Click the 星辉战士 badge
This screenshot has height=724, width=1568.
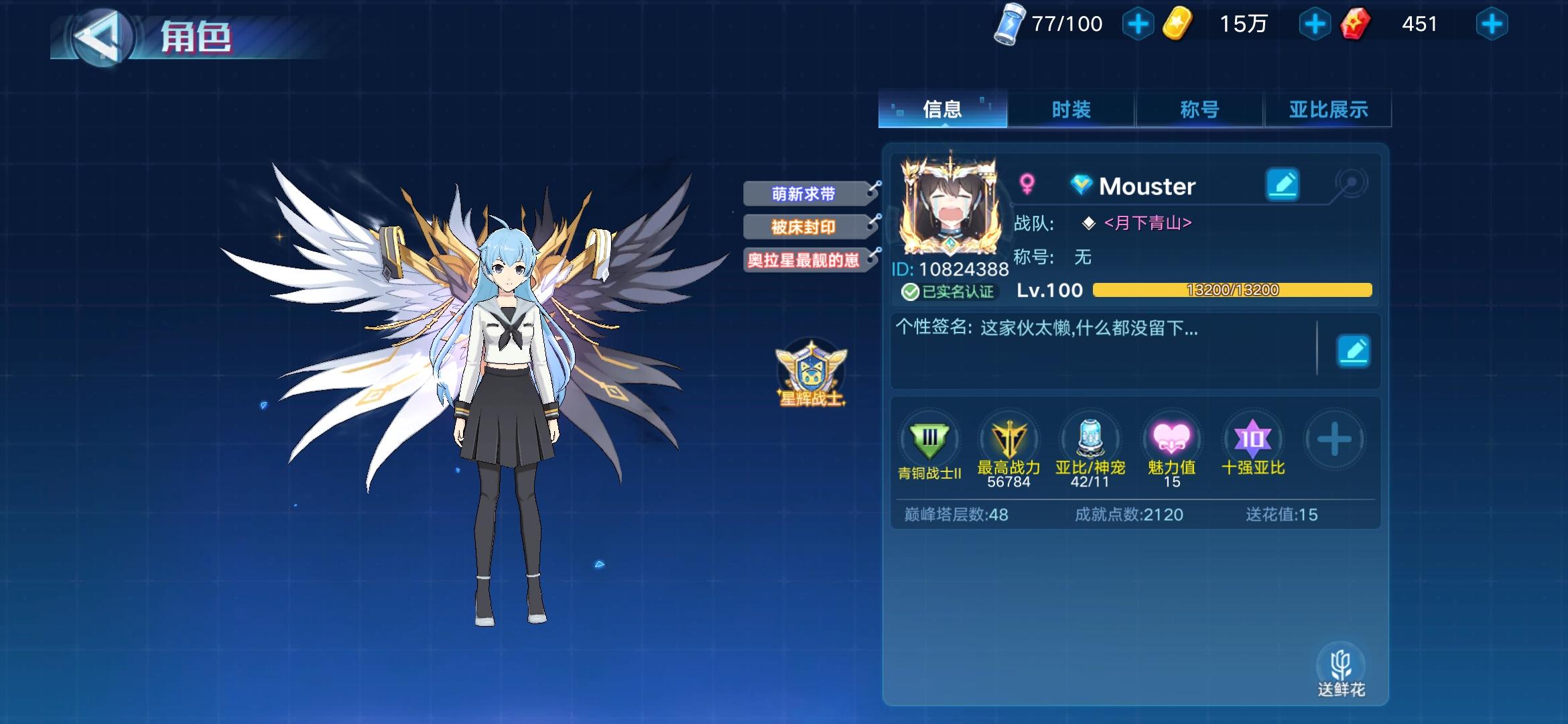coord(811,372)
